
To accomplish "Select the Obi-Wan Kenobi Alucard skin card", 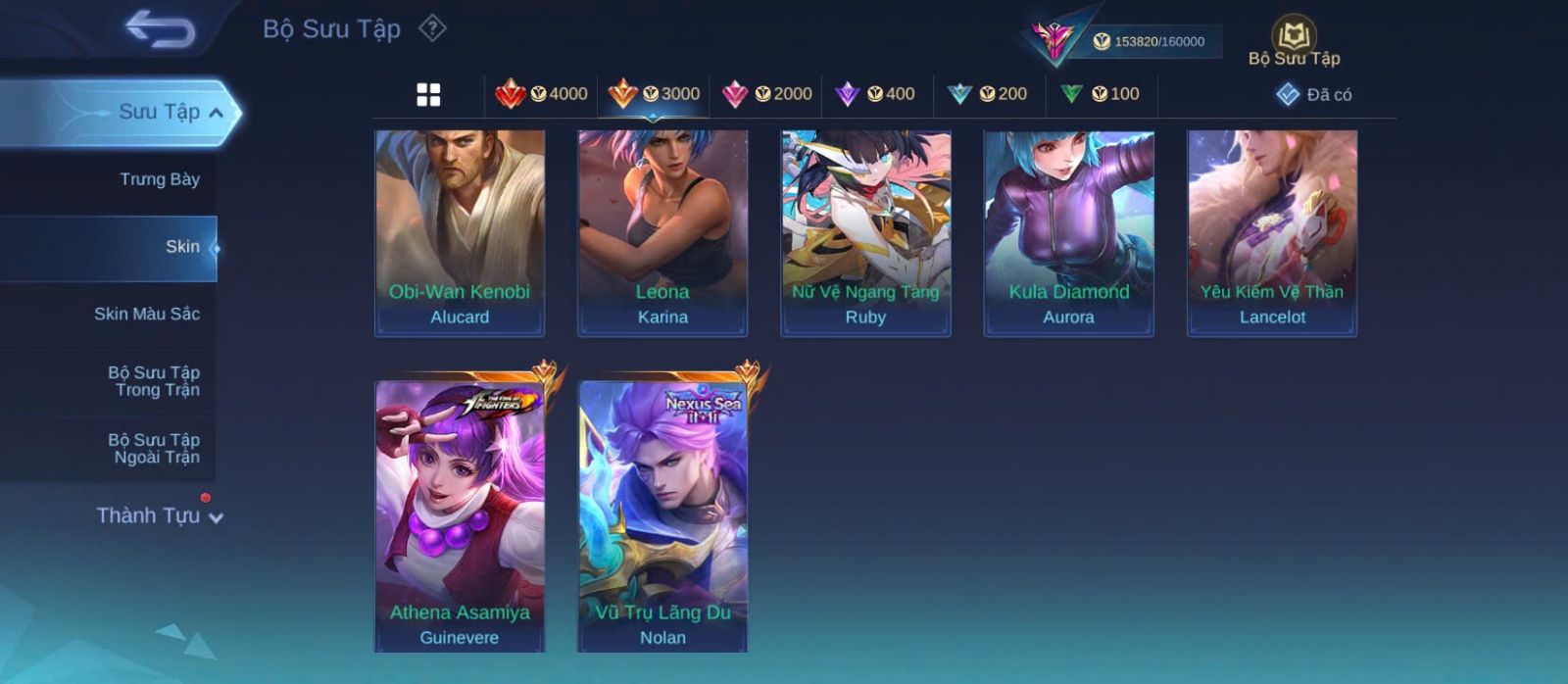I will (x=460, y=233).
